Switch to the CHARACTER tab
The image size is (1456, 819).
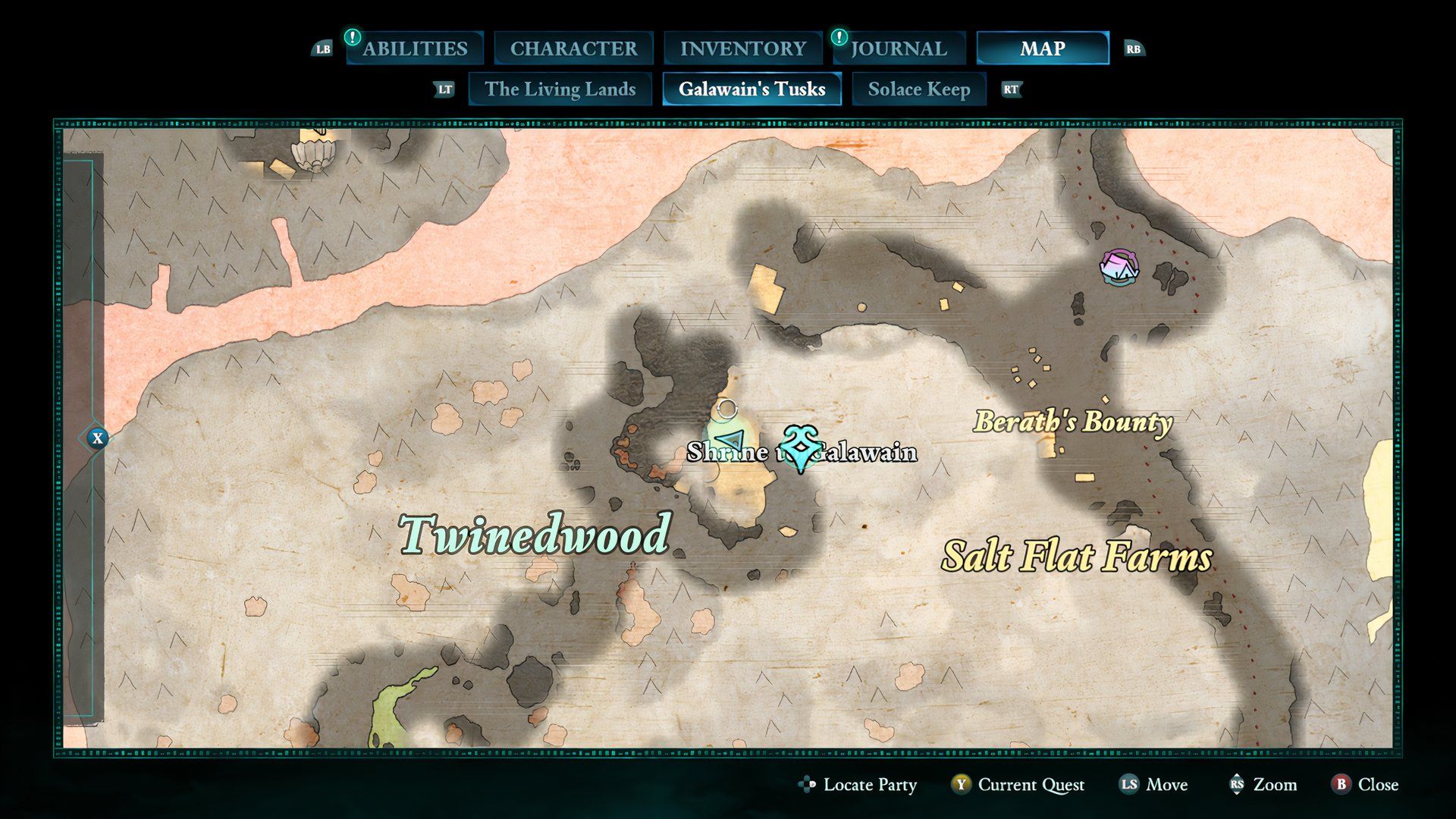573,49
